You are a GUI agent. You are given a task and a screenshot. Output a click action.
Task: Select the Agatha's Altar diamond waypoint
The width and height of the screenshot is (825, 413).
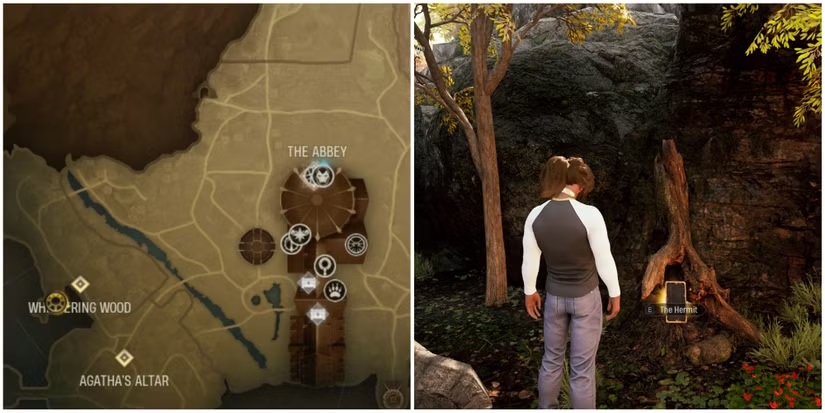coord(124,357)
